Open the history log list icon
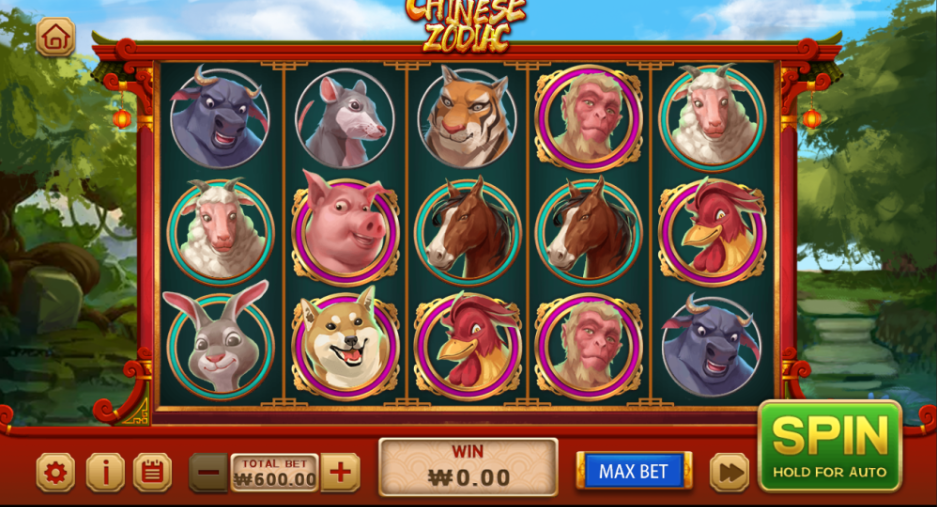 tap(152, 472)
